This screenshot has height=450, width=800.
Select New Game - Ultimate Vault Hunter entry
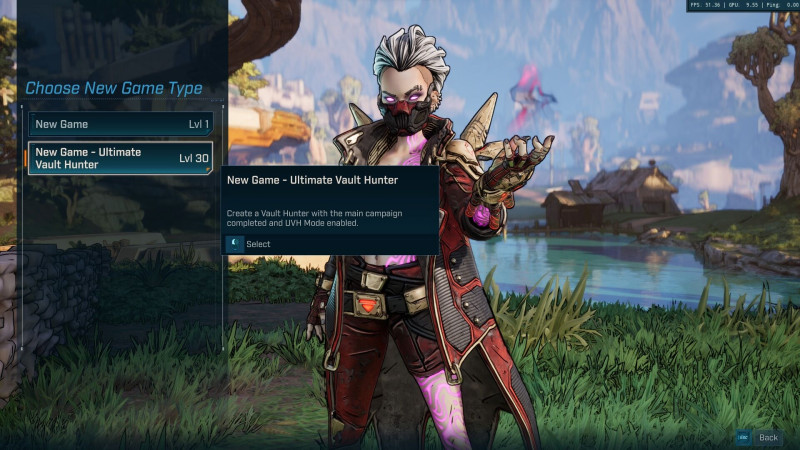(120, 158)
